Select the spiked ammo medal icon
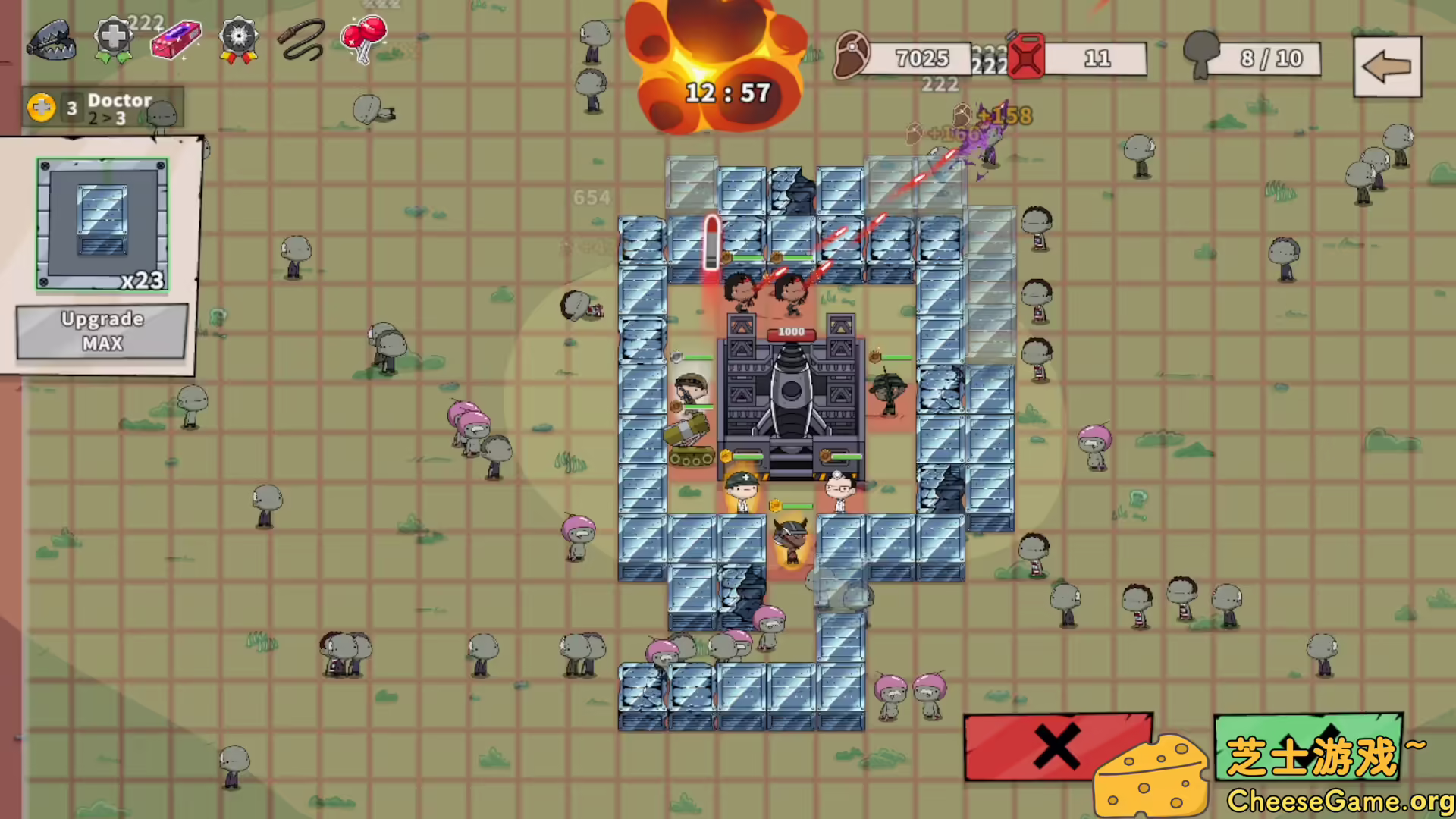The width and height of the screenshot is (1456, 819). (x=239, y=38)
